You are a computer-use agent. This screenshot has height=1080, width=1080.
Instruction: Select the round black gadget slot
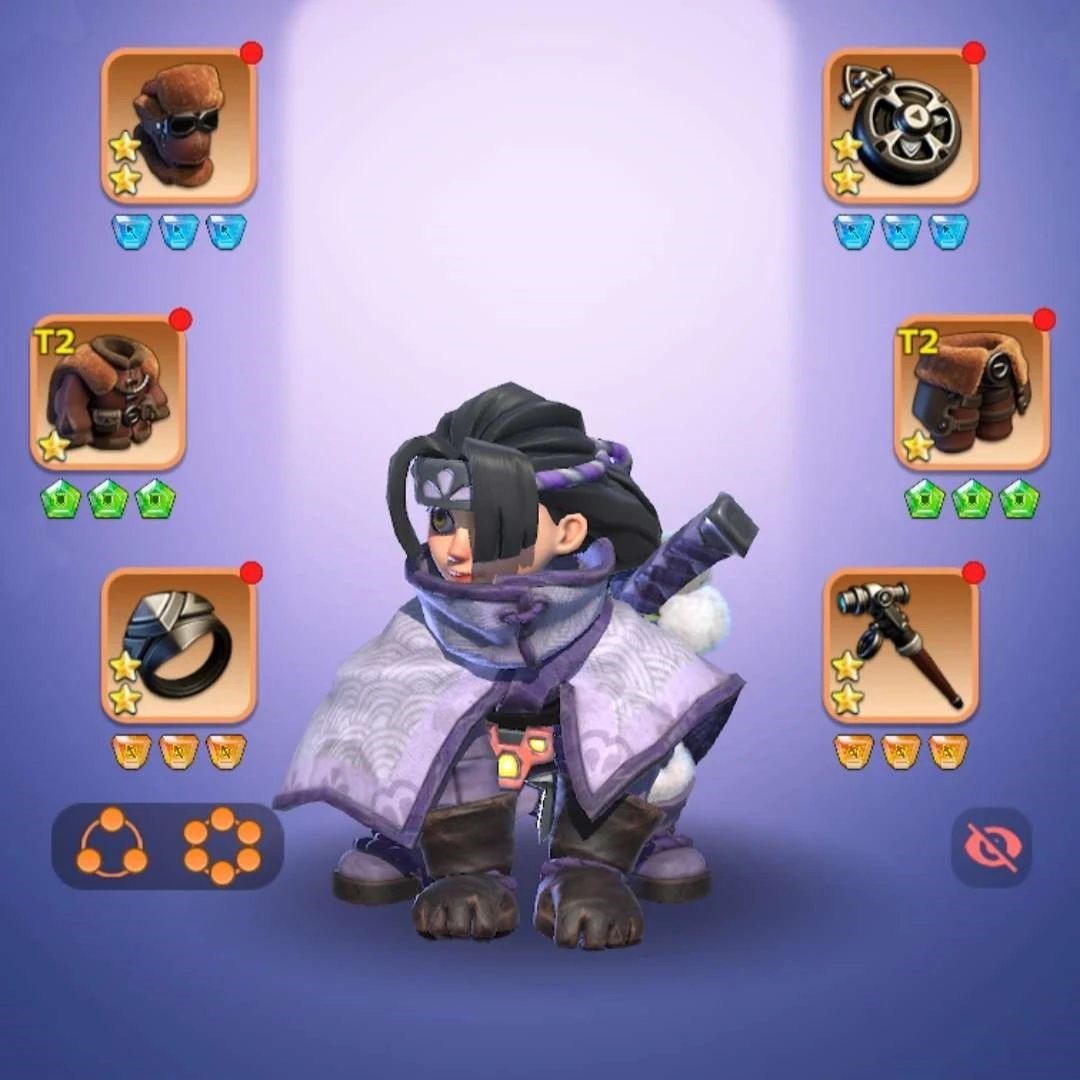901,126
